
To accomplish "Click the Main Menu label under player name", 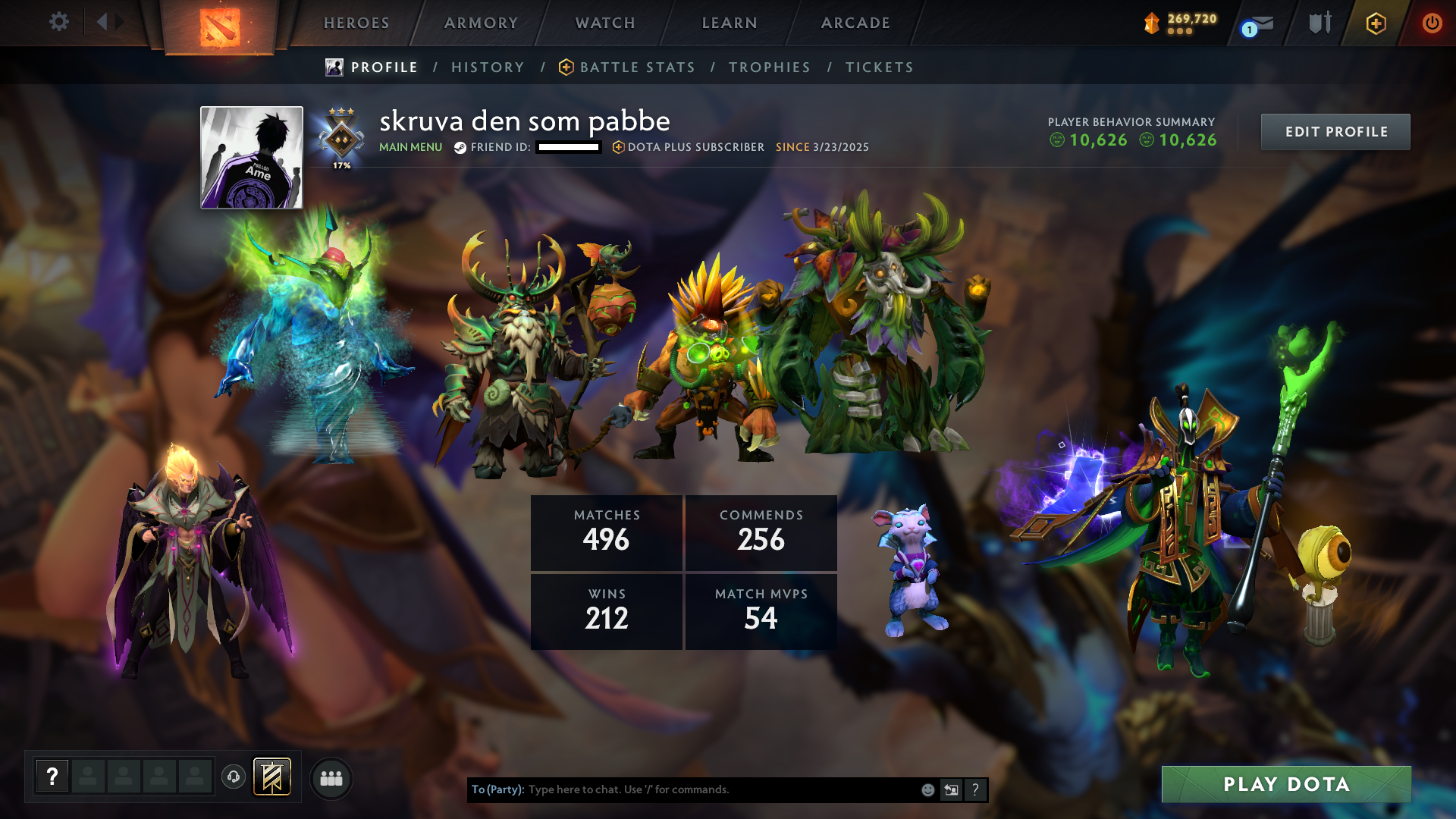I will point(410,148).
